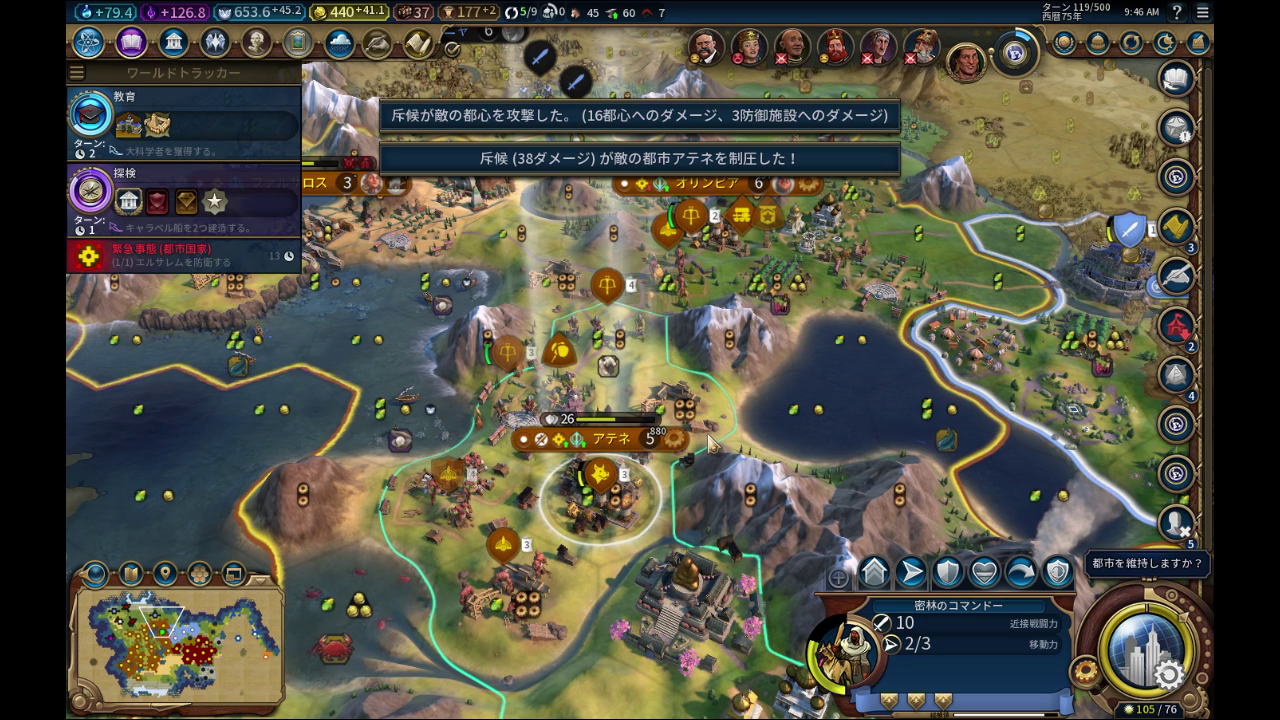Choose the heal heart unit action
Screen dimensions: 1280x720
point(985,572)
